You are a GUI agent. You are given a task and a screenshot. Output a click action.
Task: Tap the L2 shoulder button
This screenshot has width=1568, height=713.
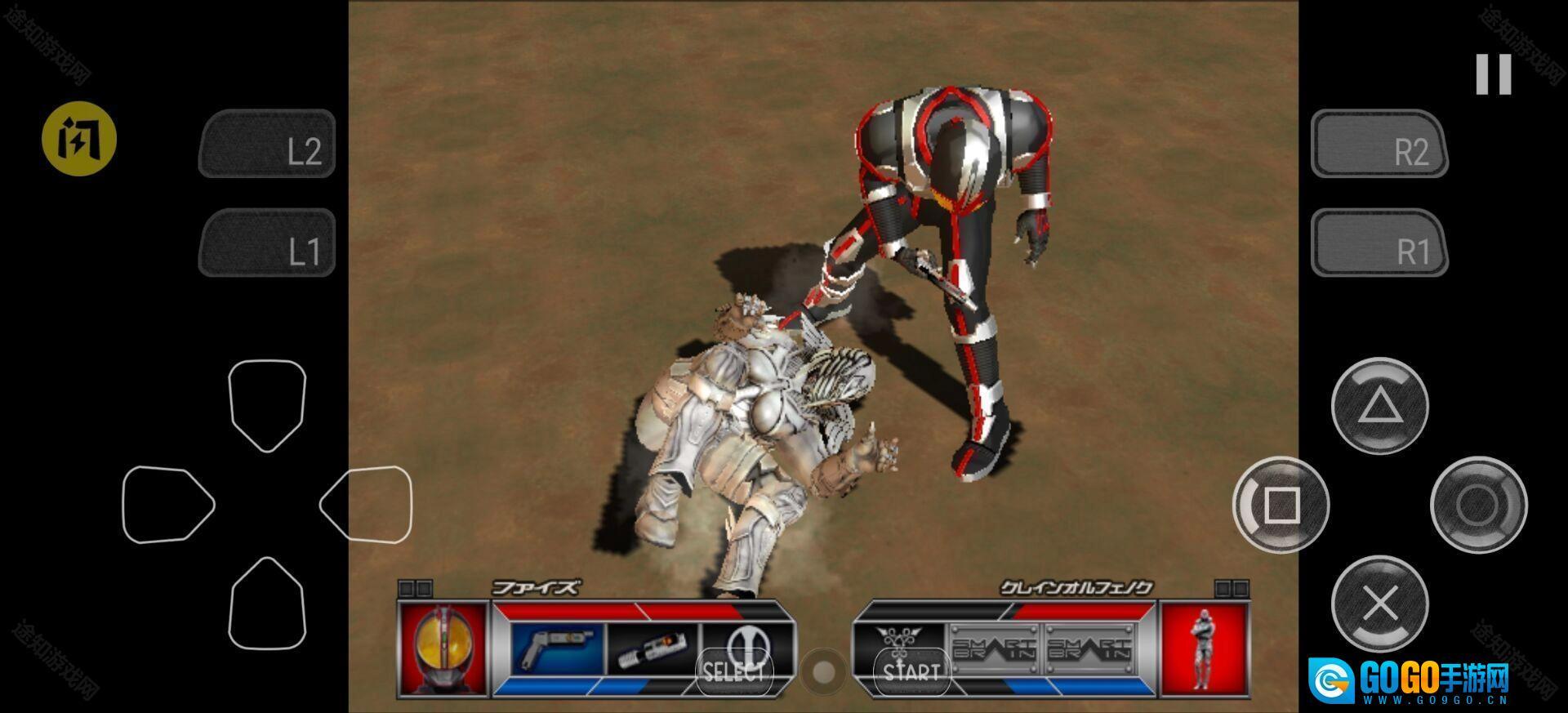[267, 145]
